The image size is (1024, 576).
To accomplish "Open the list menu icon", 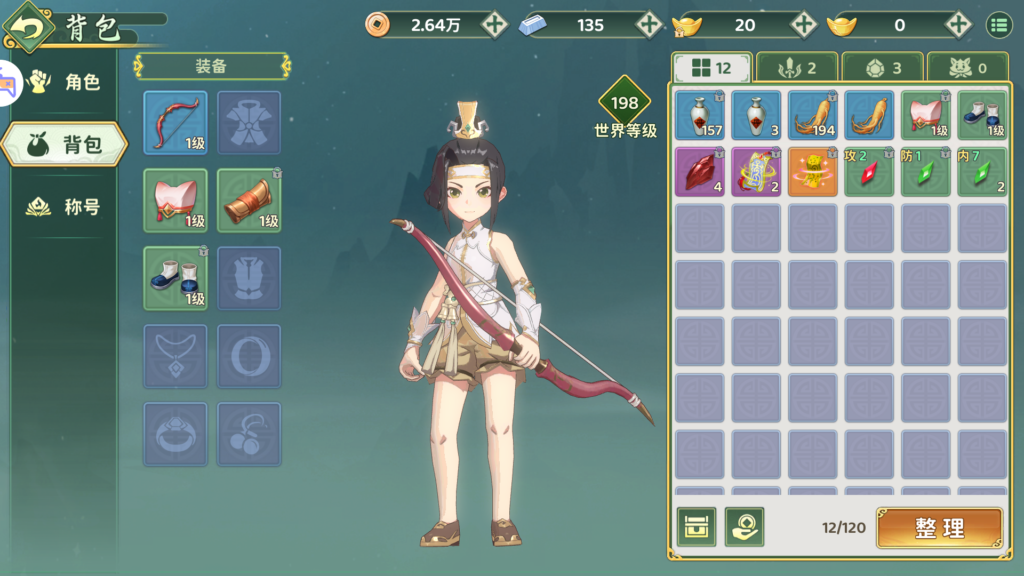I will [998, 25].
